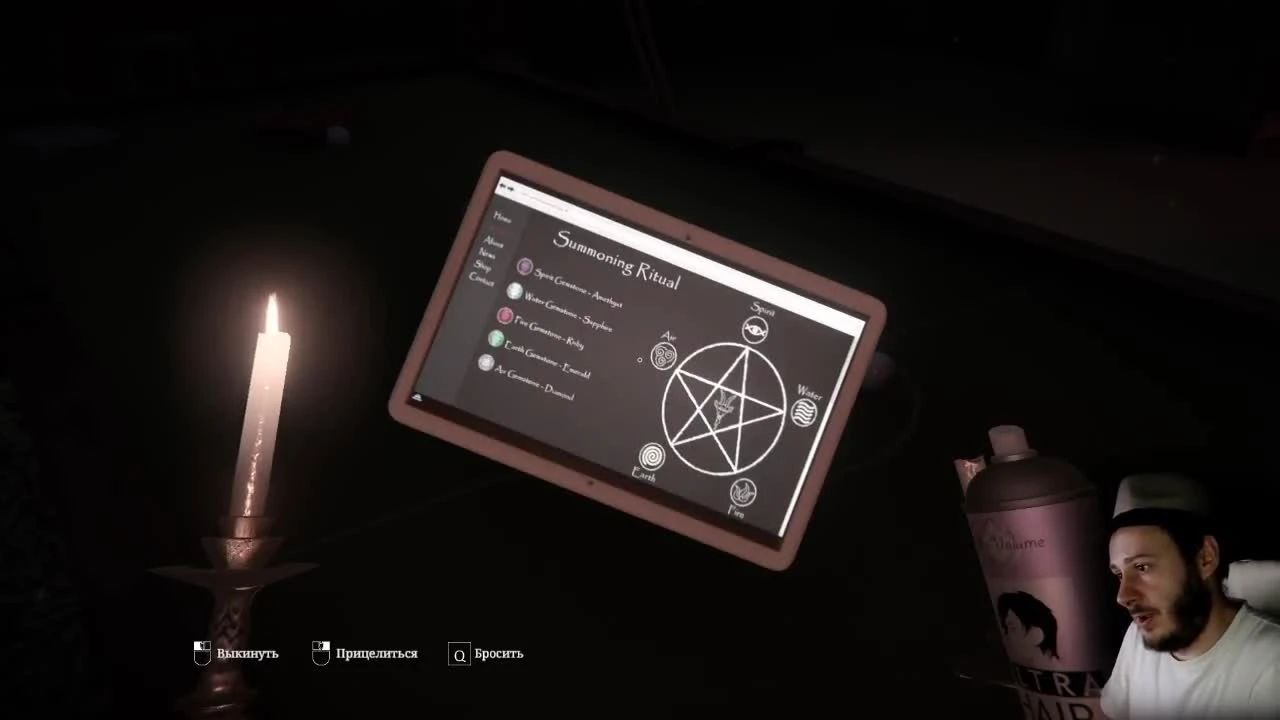Click the Water waves symbol on the right

coord(802,410)
